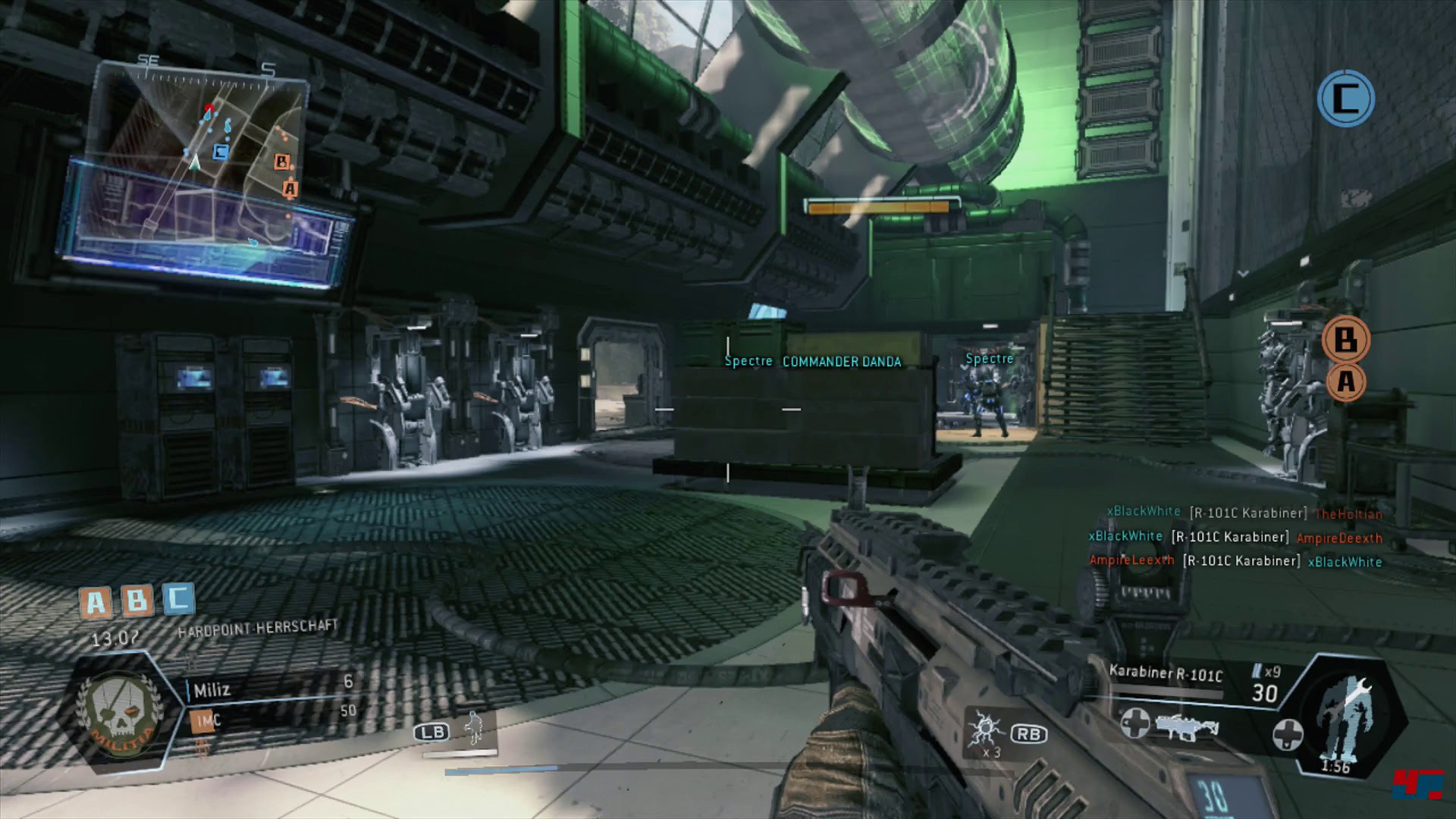This screenshot has height=819, width=1456.
Task: Select hardpoint B status icon in the scoreboard
Action: [x=137, y=601]
